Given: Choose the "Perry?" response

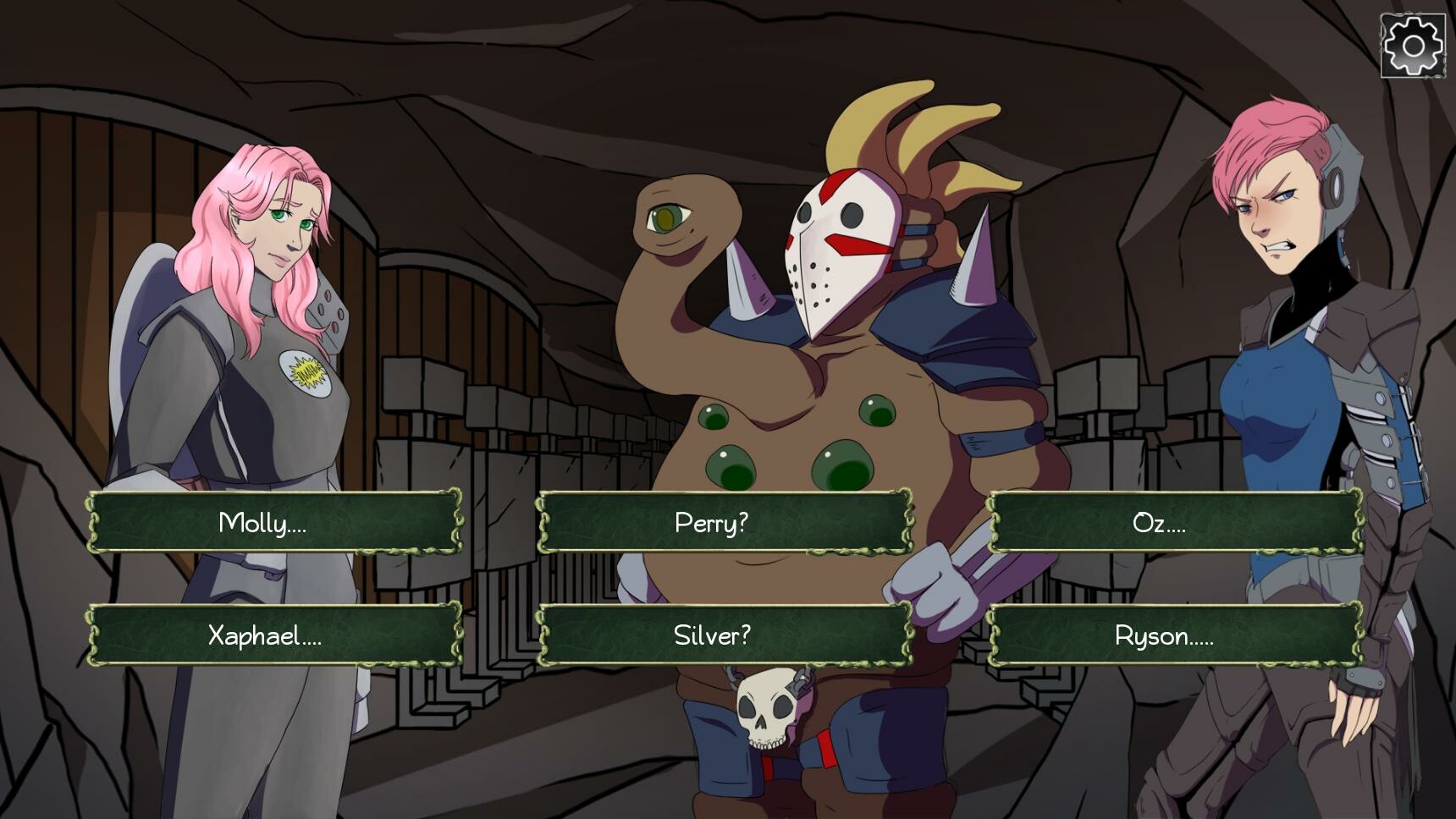Looking at the screenshot, I should click(x=725, y=523).
